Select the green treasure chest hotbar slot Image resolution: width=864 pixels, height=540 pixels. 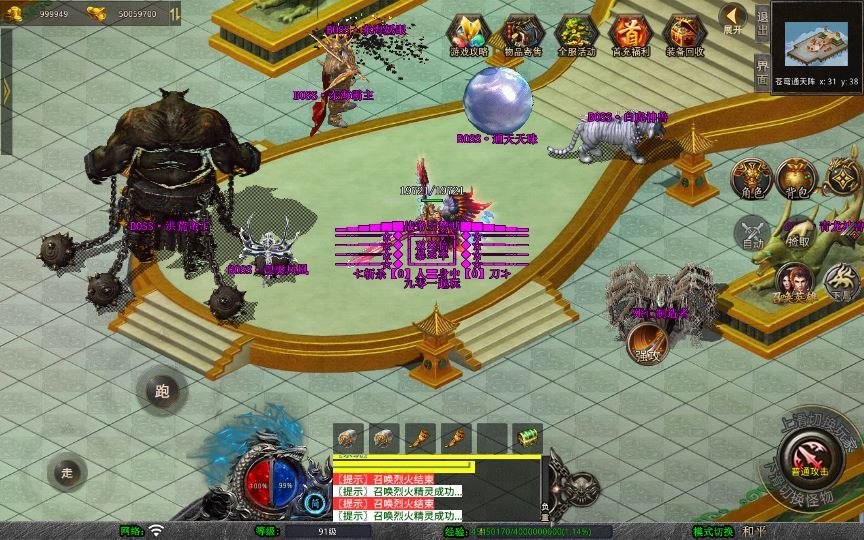click(526, 436)
